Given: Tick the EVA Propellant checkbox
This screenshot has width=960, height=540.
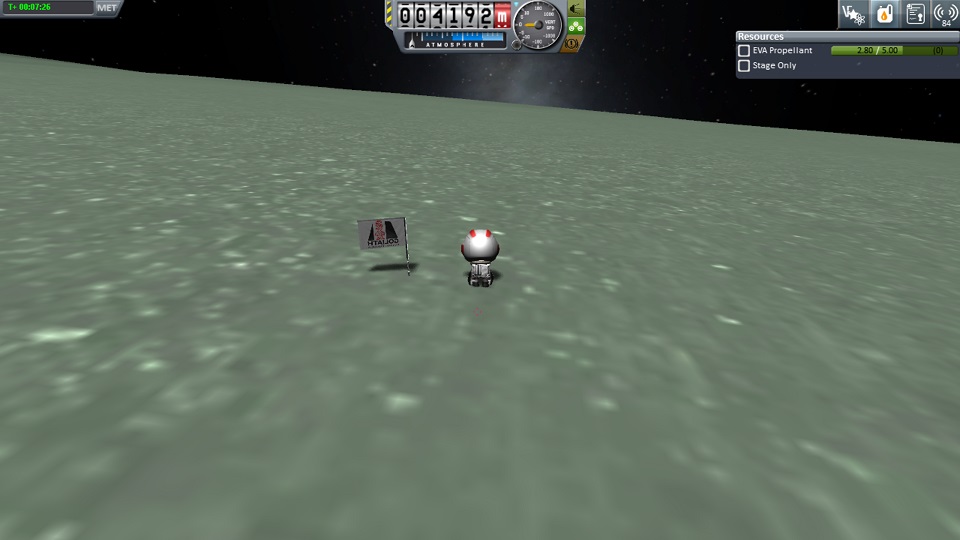Looking at the screenshot, I should coord(744,50).
